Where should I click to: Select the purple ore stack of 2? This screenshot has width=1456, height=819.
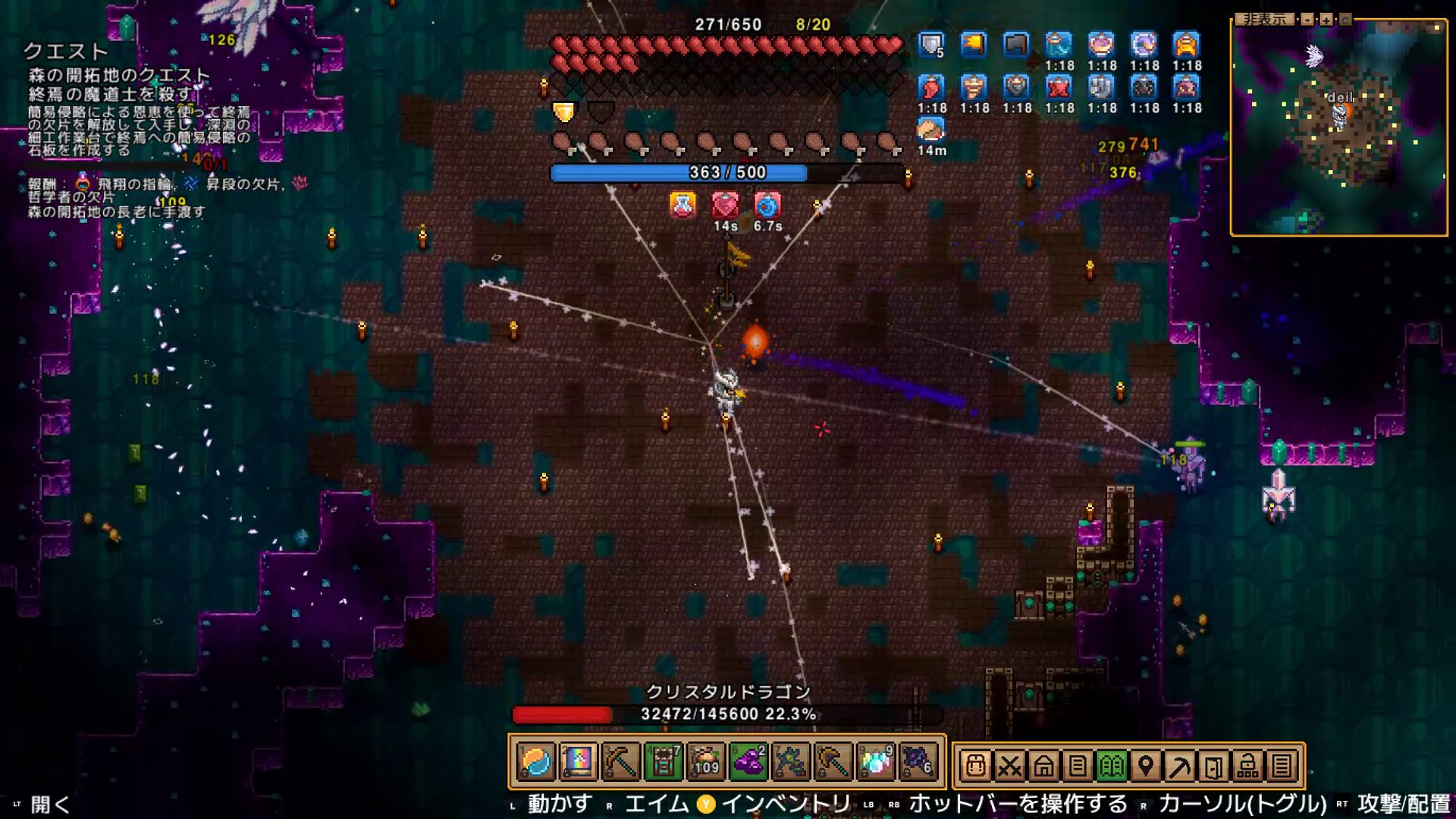coord(748,762)
